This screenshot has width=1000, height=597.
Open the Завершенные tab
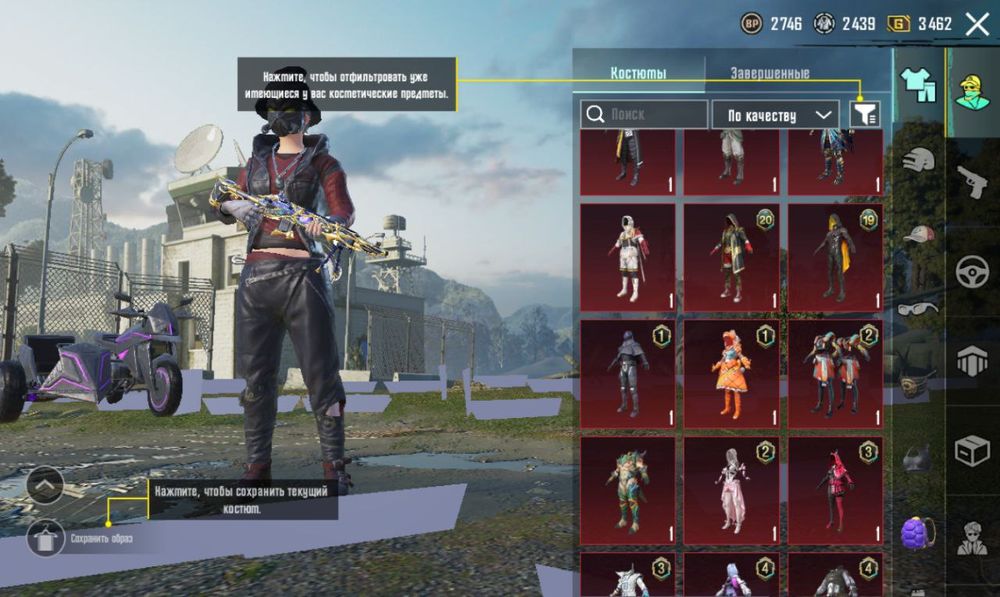[x=769, y=73]
